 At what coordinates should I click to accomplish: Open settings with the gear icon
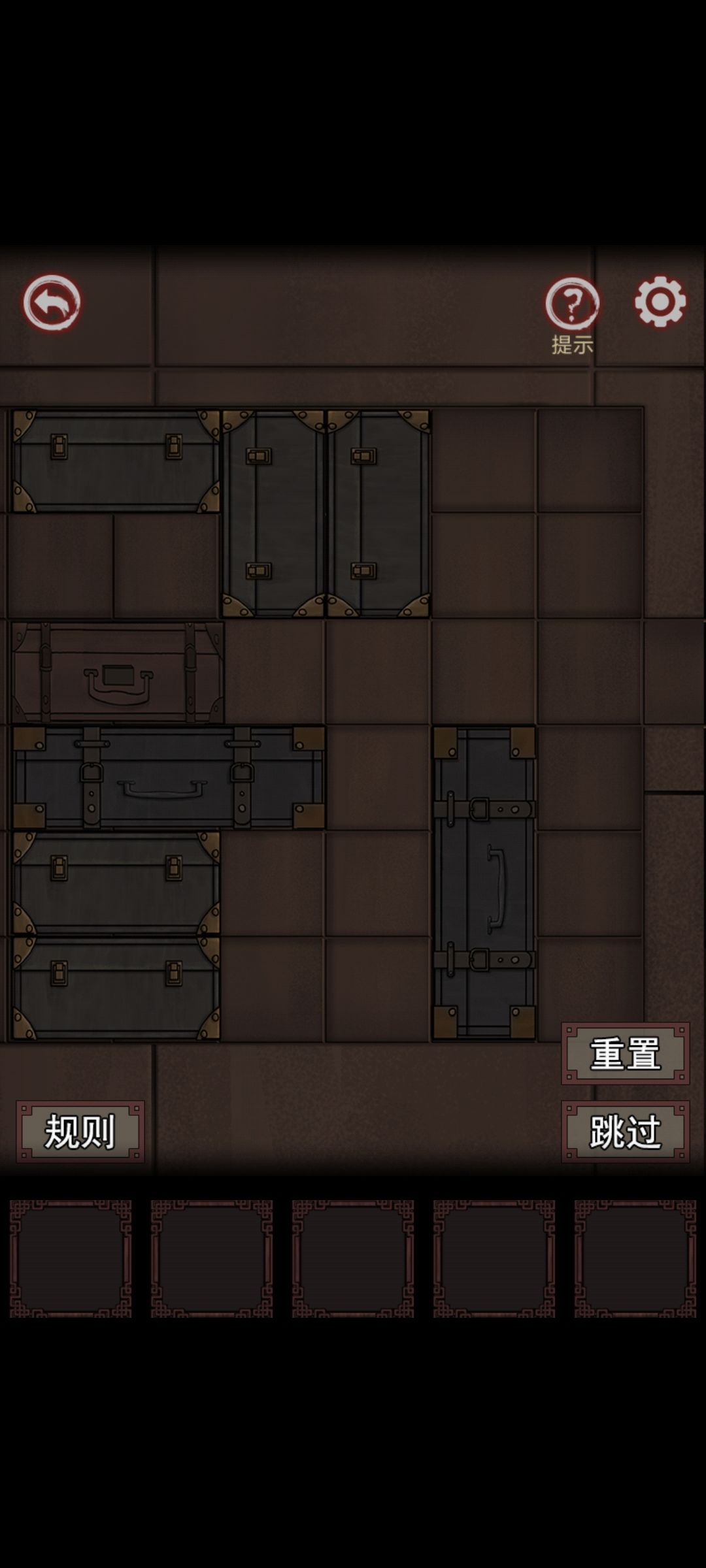pyautogui.click(x=660, y=302)
